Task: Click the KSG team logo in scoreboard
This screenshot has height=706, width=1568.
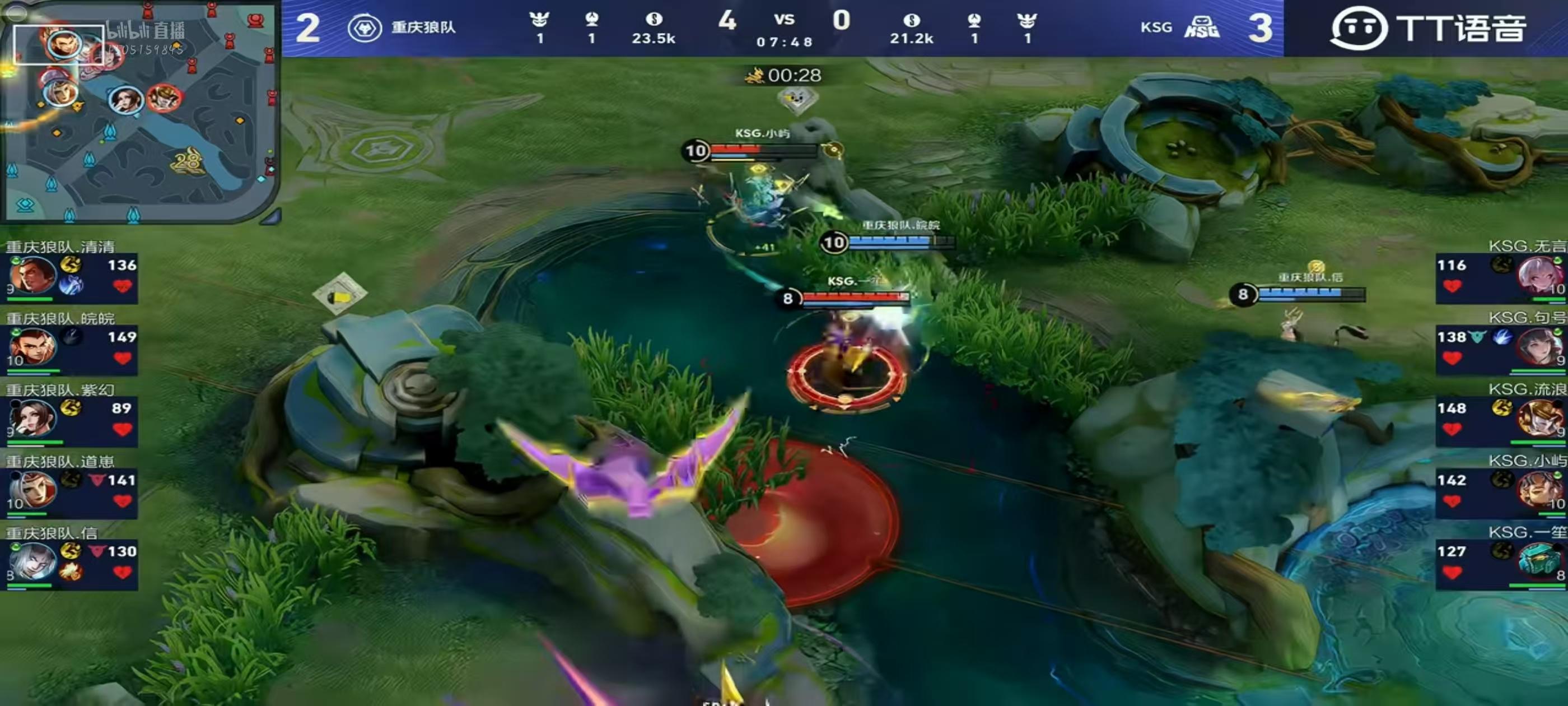Action: (1202, 28)
